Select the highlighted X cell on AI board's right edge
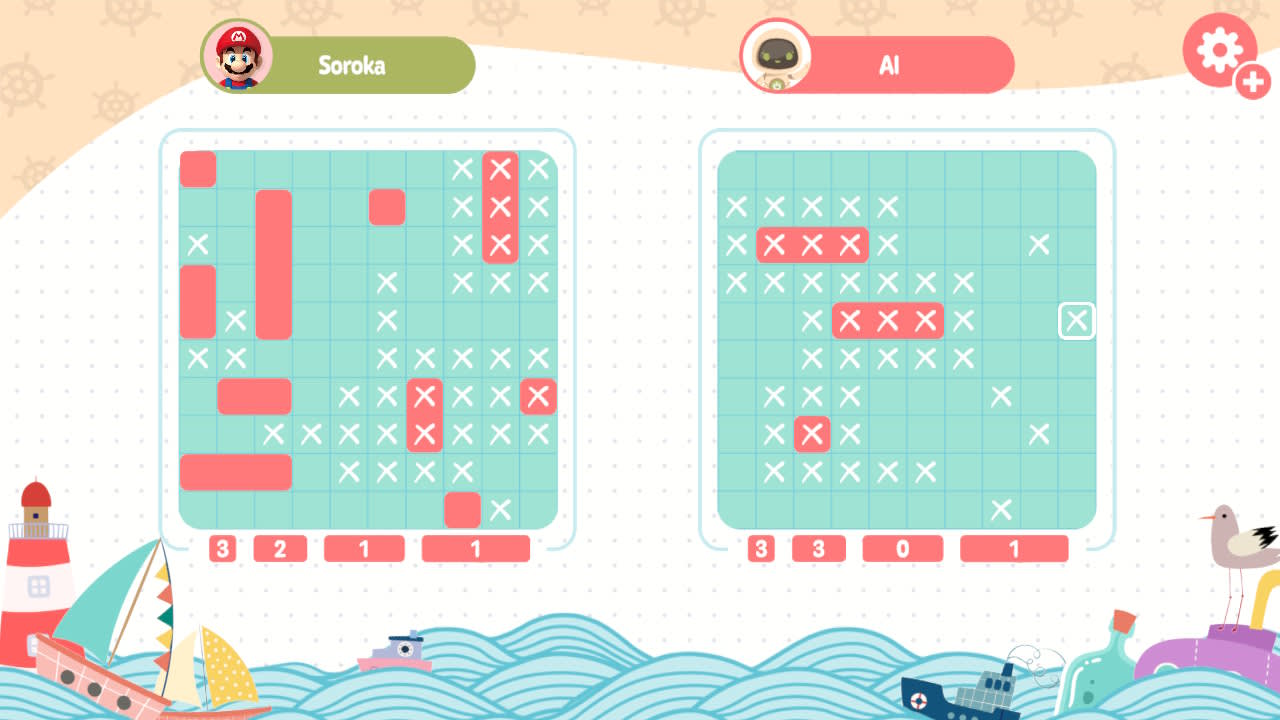1280x720 pixels. click(1077, 321)
